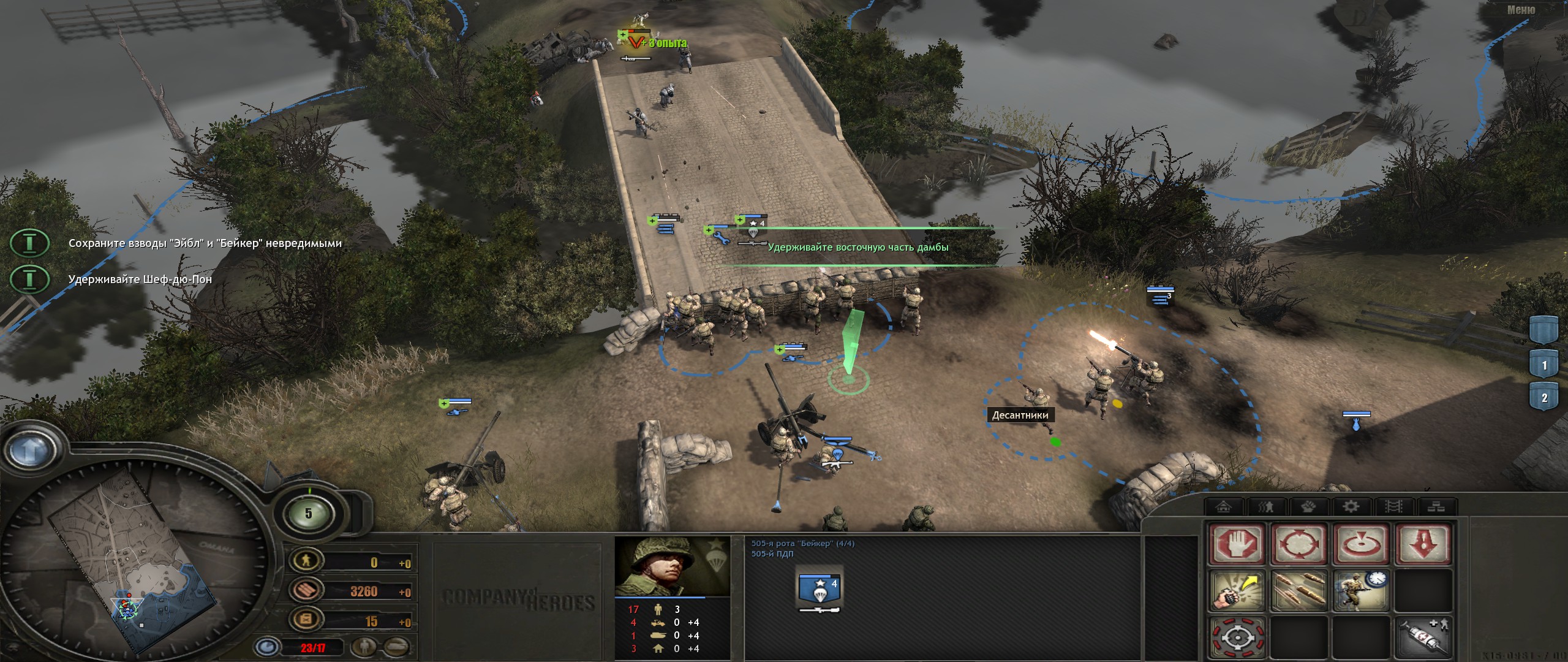This screenshot has height=662, width=1568.
Task: Choose the Attack Ground target command
Action: click(1362, 544)
